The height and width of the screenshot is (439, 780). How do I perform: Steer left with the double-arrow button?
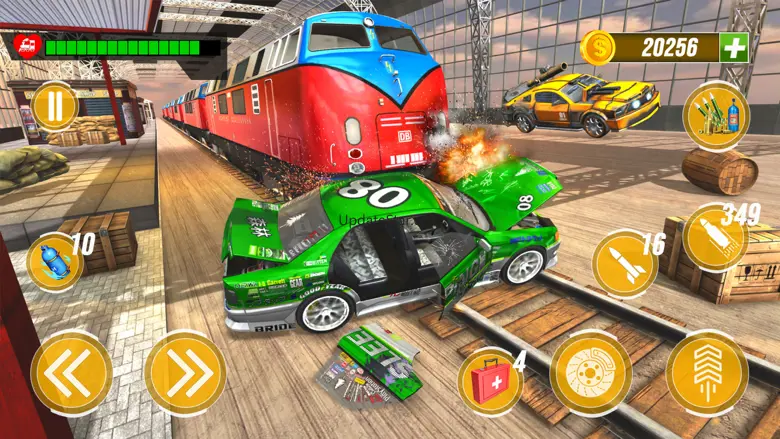(x=71, y=373)
